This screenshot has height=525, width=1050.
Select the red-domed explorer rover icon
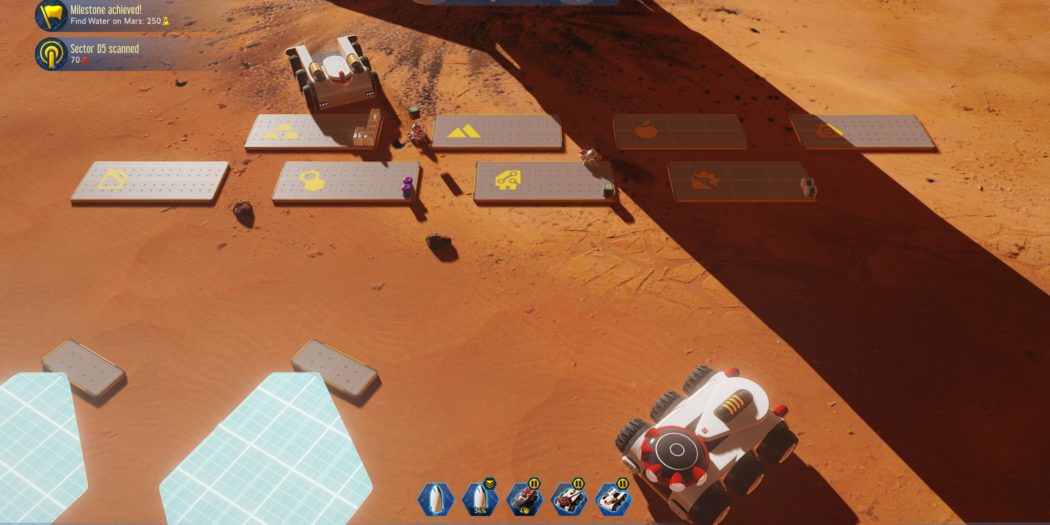click(568, 498)
